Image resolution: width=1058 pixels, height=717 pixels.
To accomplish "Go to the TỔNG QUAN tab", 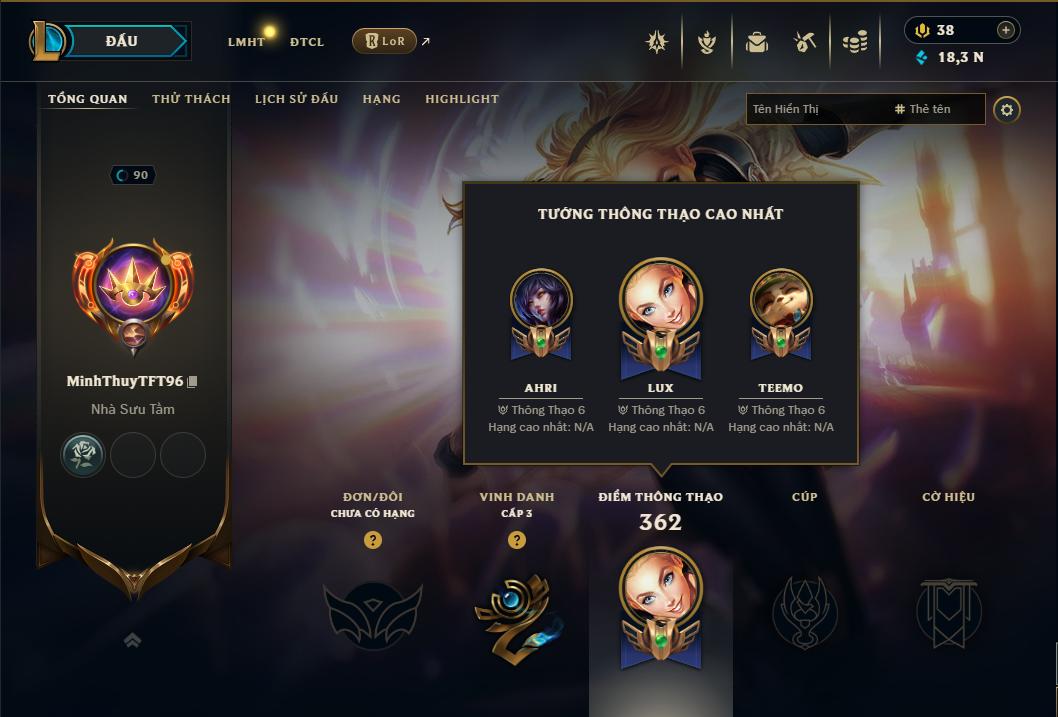I will 88,99.
